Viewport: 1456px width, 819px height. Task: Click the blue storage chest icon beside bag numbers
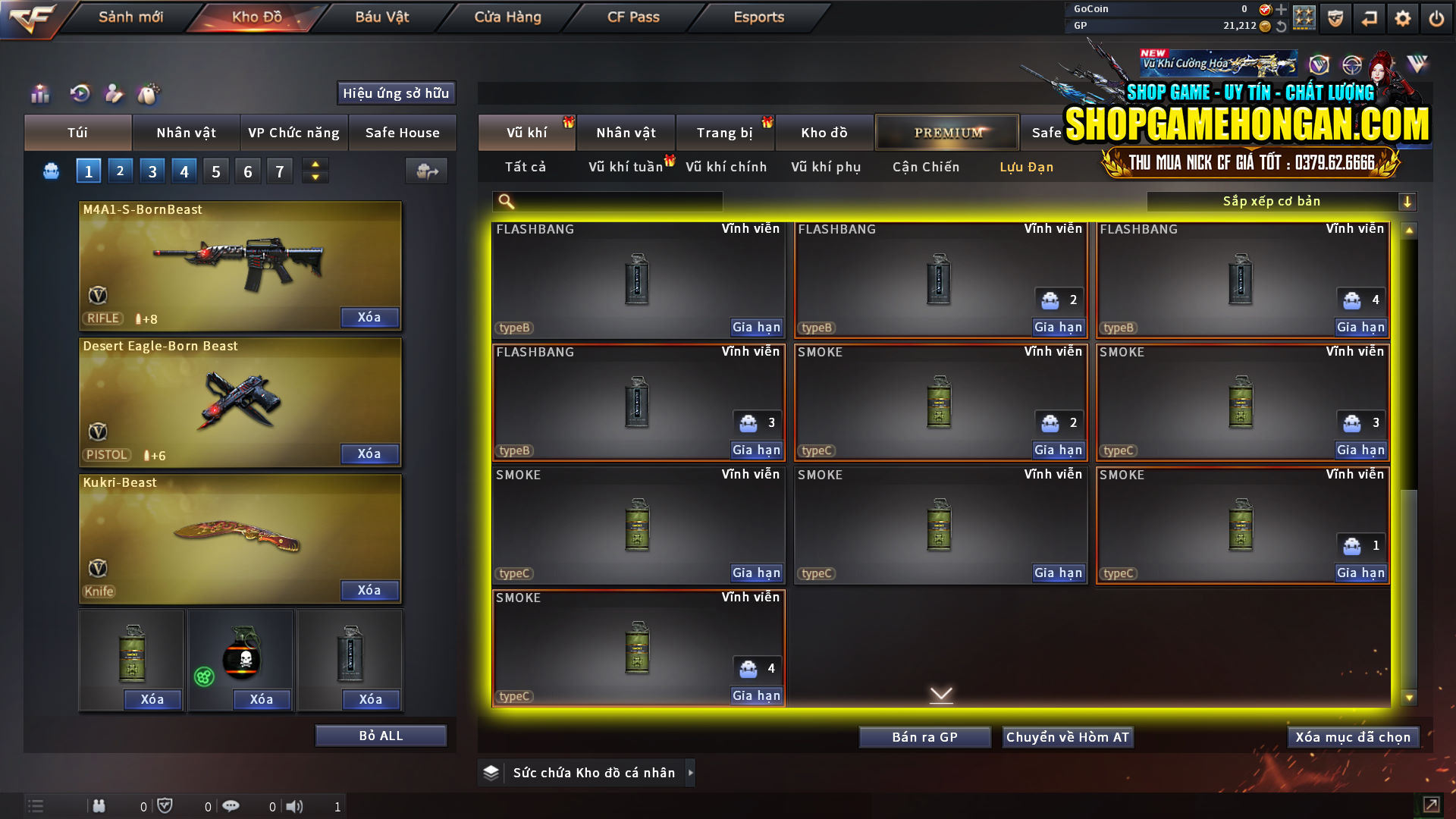click(x=50, y=171)
